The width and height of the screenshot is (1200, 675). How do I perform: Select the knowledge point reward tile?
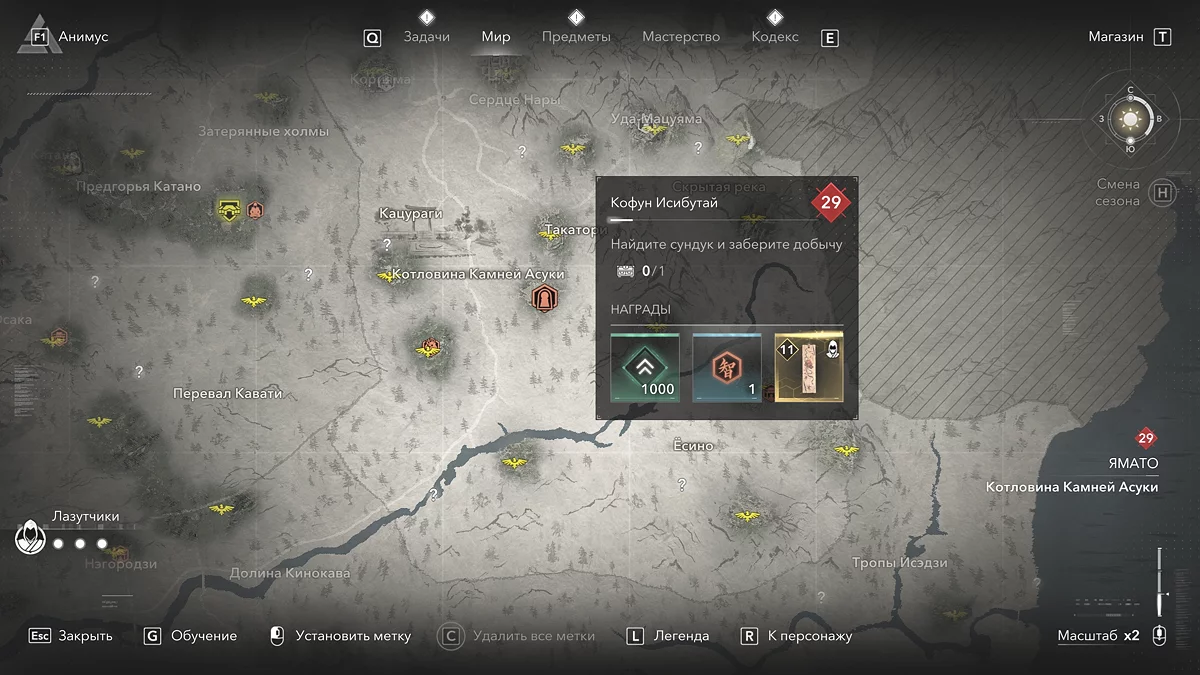[x=727, y=368]
